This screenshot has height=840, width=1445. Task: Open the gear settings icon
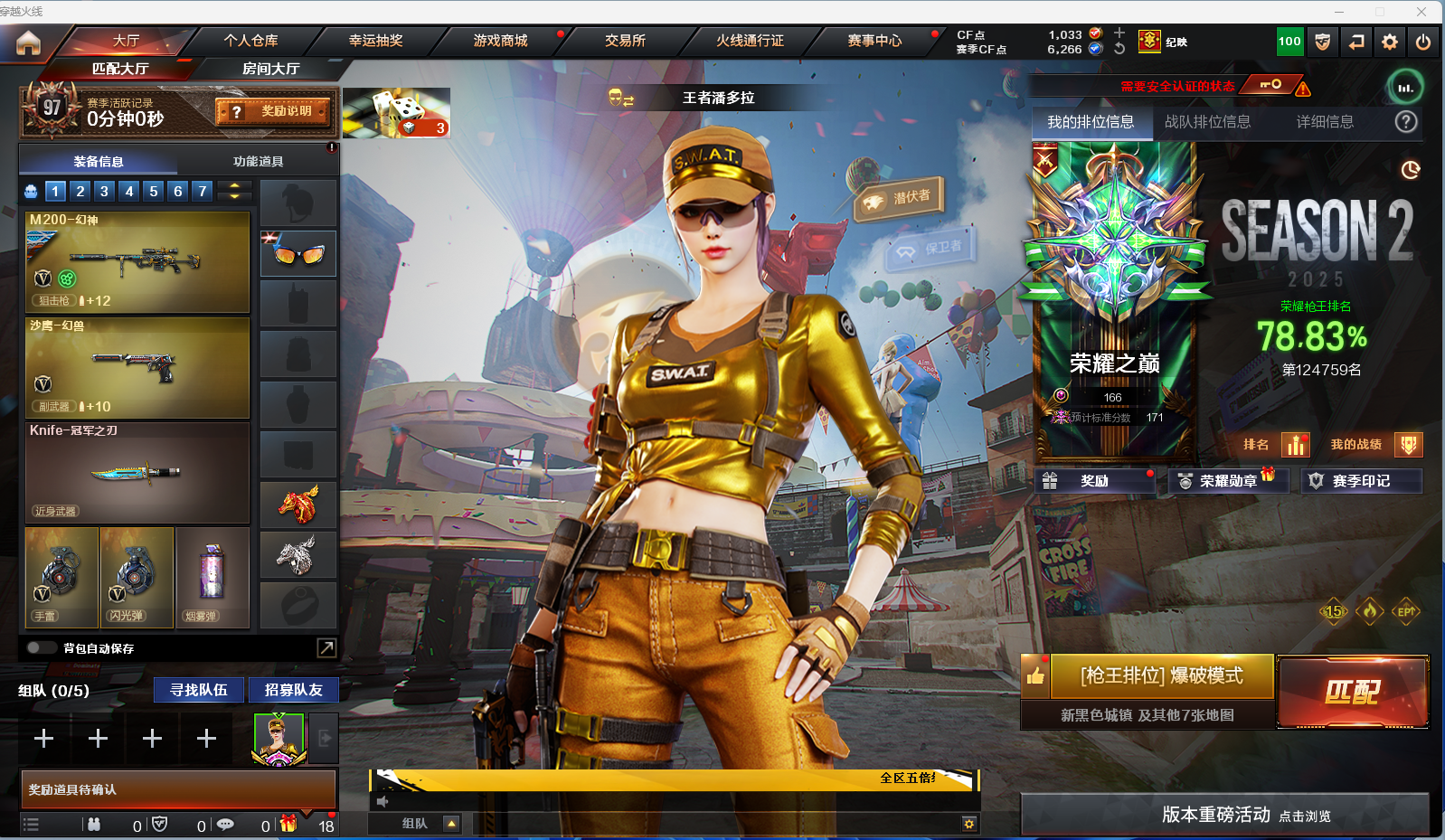1390,42
